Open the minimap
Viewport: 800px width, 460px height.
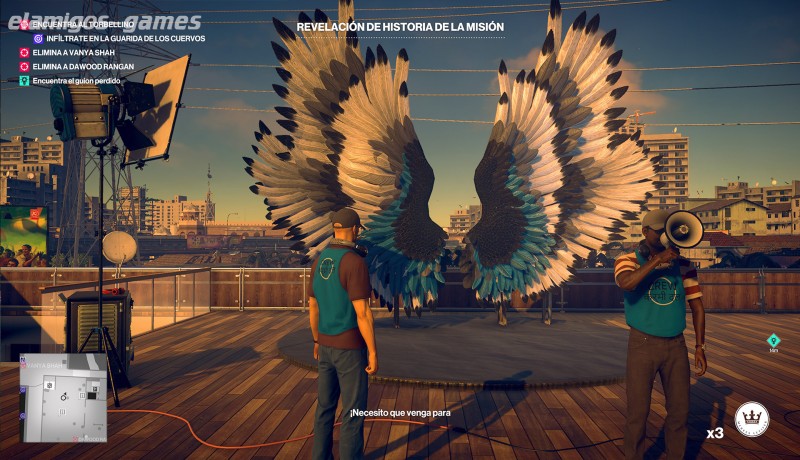[65, 397]
